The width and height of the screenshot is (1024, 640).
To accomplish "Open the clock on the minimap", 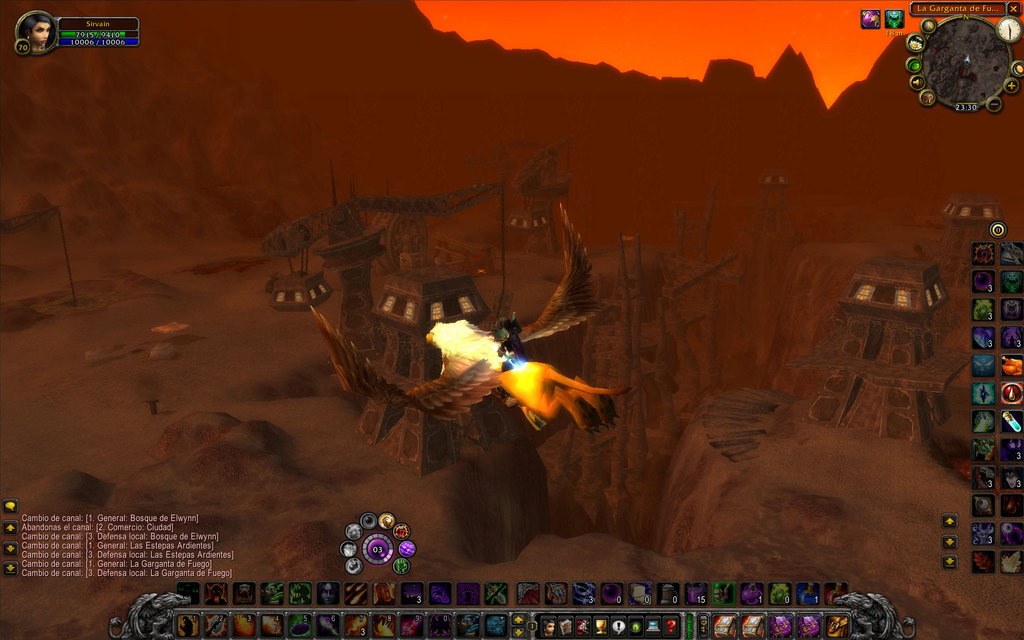I will point(1009,30).
